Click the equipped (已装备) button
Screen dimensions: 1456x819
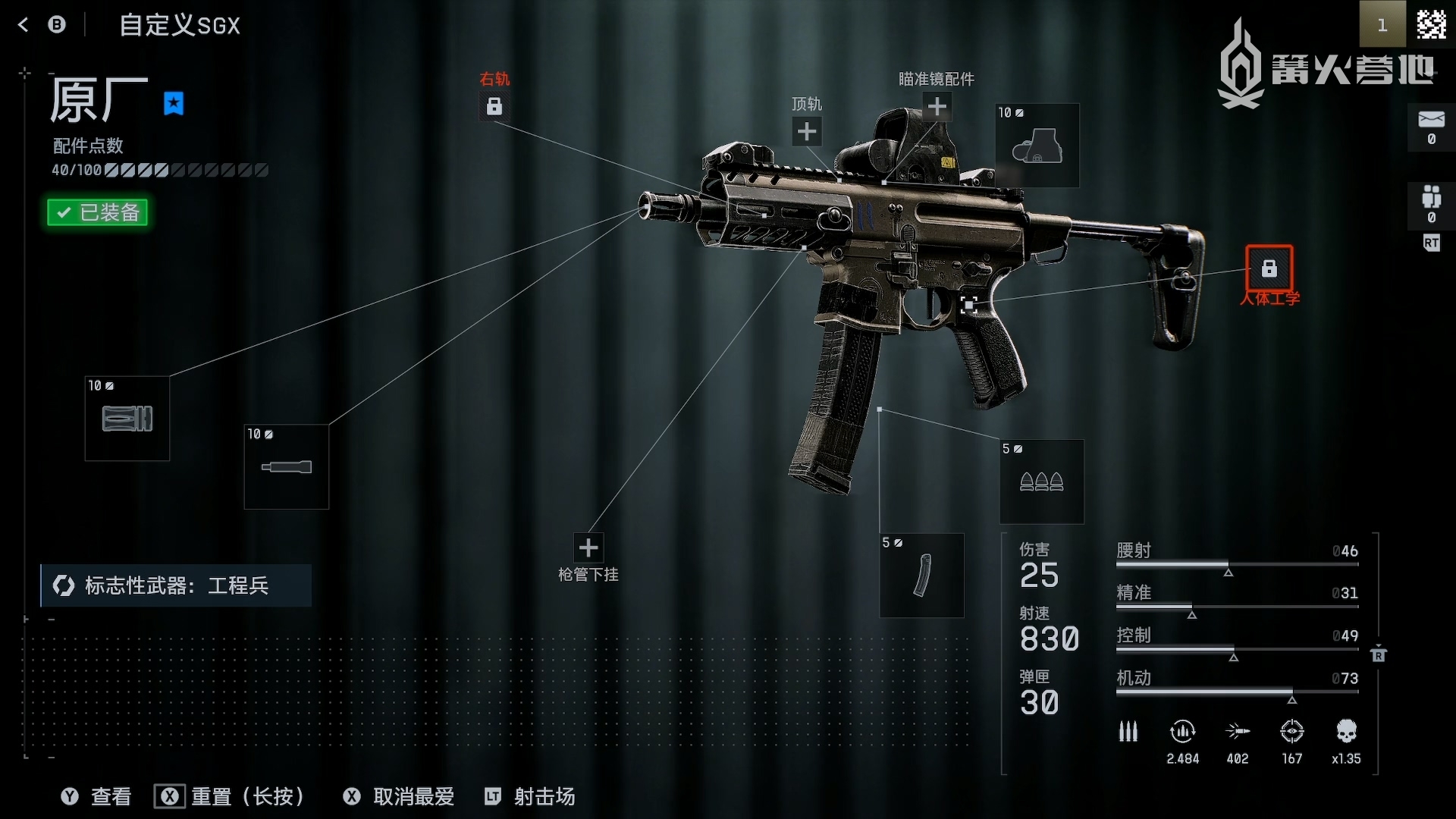tap(98, 212)
